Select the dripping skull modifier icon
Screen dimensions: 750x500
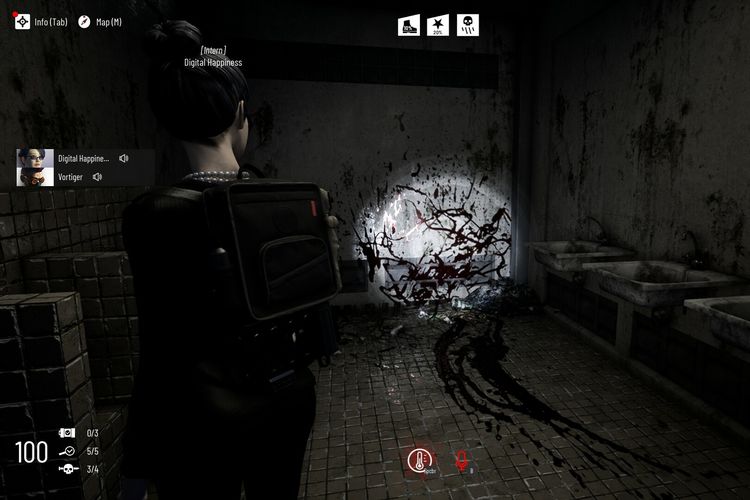tap(468, 25)
